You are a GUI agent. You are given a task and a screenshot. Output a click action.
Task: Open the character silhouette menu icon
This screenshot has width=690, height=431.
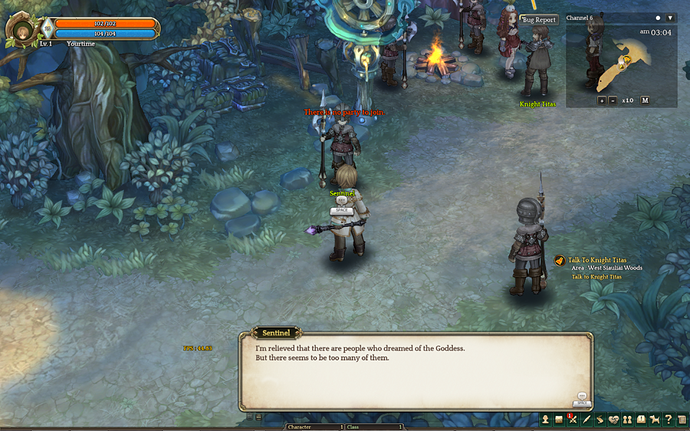pyautogui.click(x=546, y=419)
